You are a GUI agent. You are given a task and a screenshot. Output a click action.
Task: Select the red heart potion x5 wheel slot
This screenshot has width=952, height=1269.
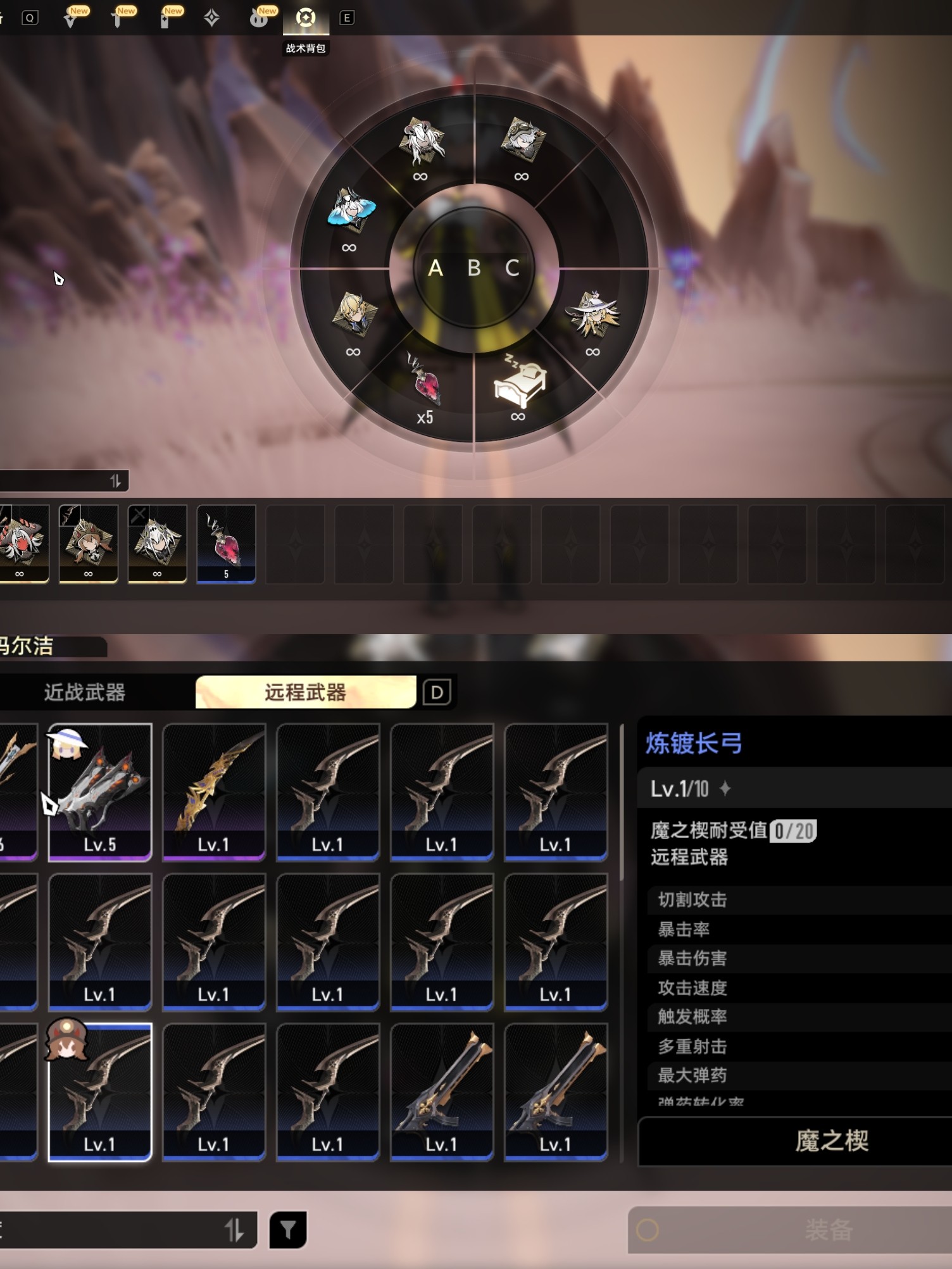click(x=425, y=387)
